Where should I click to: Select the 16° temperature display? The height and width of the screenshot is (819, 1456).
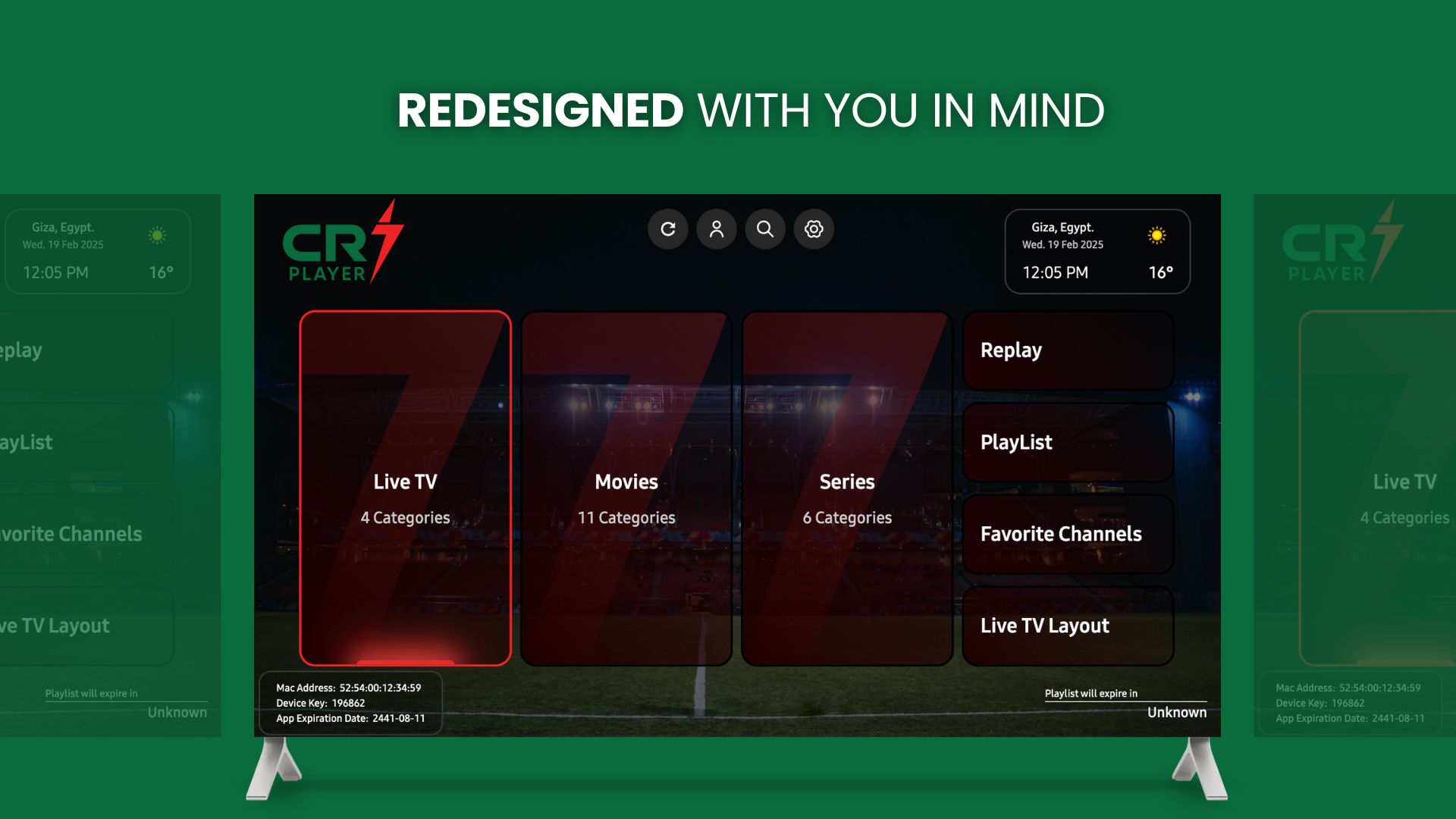1161,272
